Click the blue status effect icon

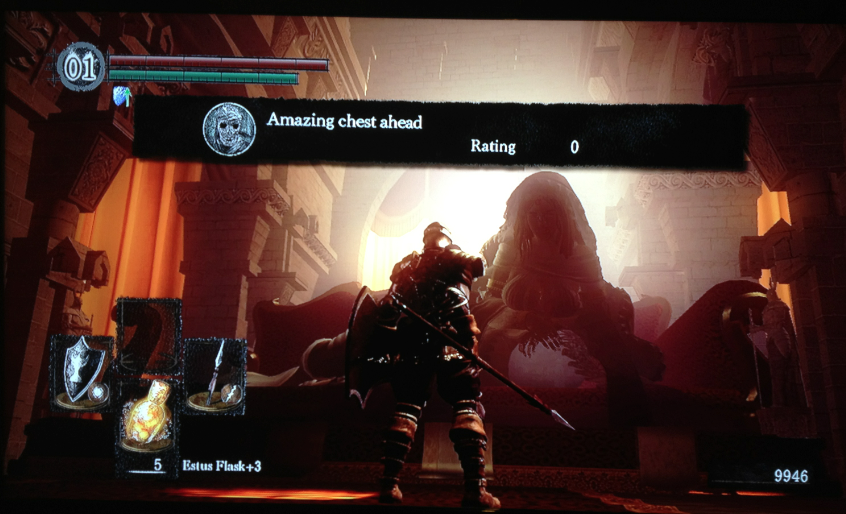pos(123,95)
